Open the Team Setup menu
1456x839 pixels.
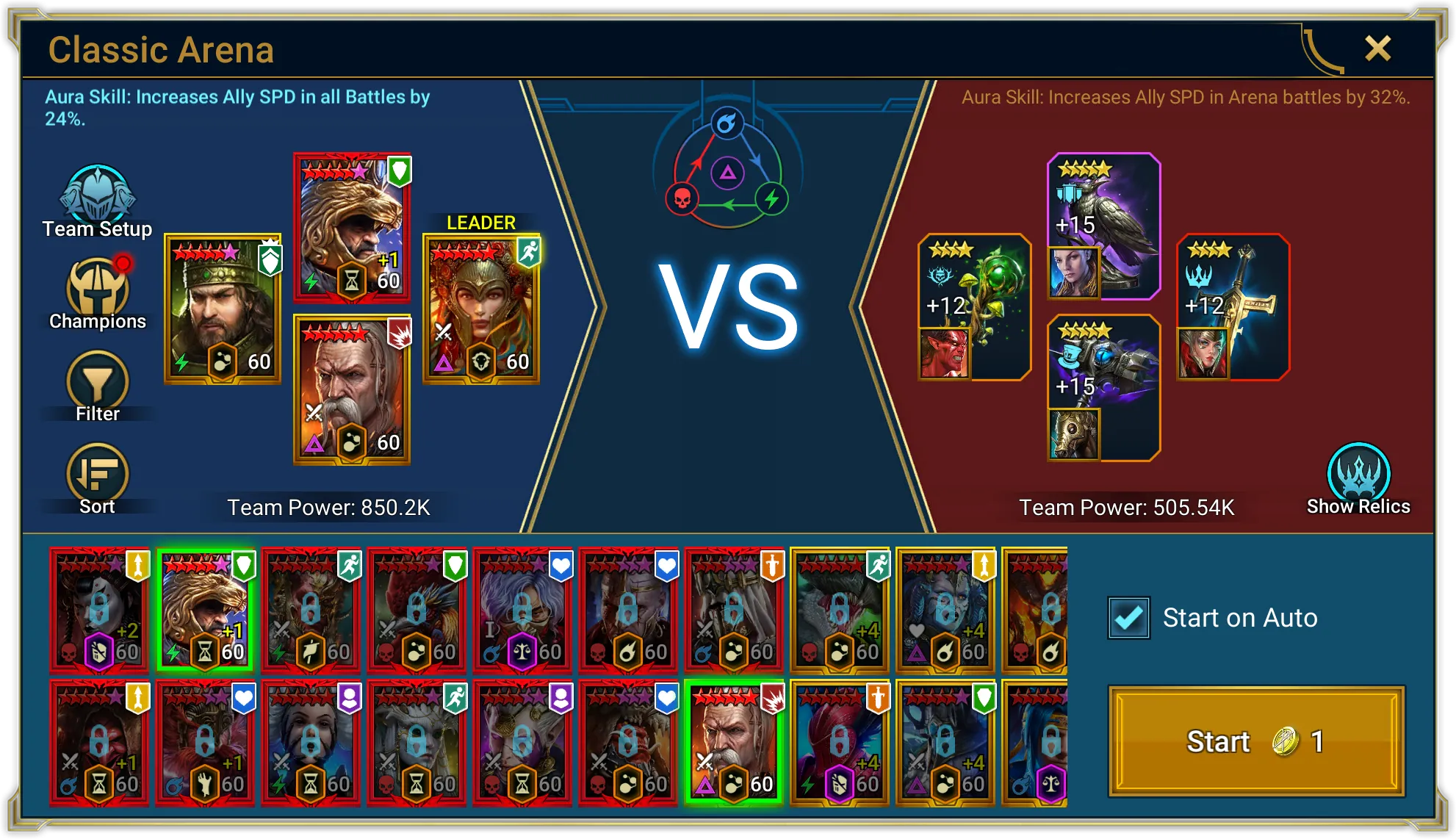coord(97,201)
